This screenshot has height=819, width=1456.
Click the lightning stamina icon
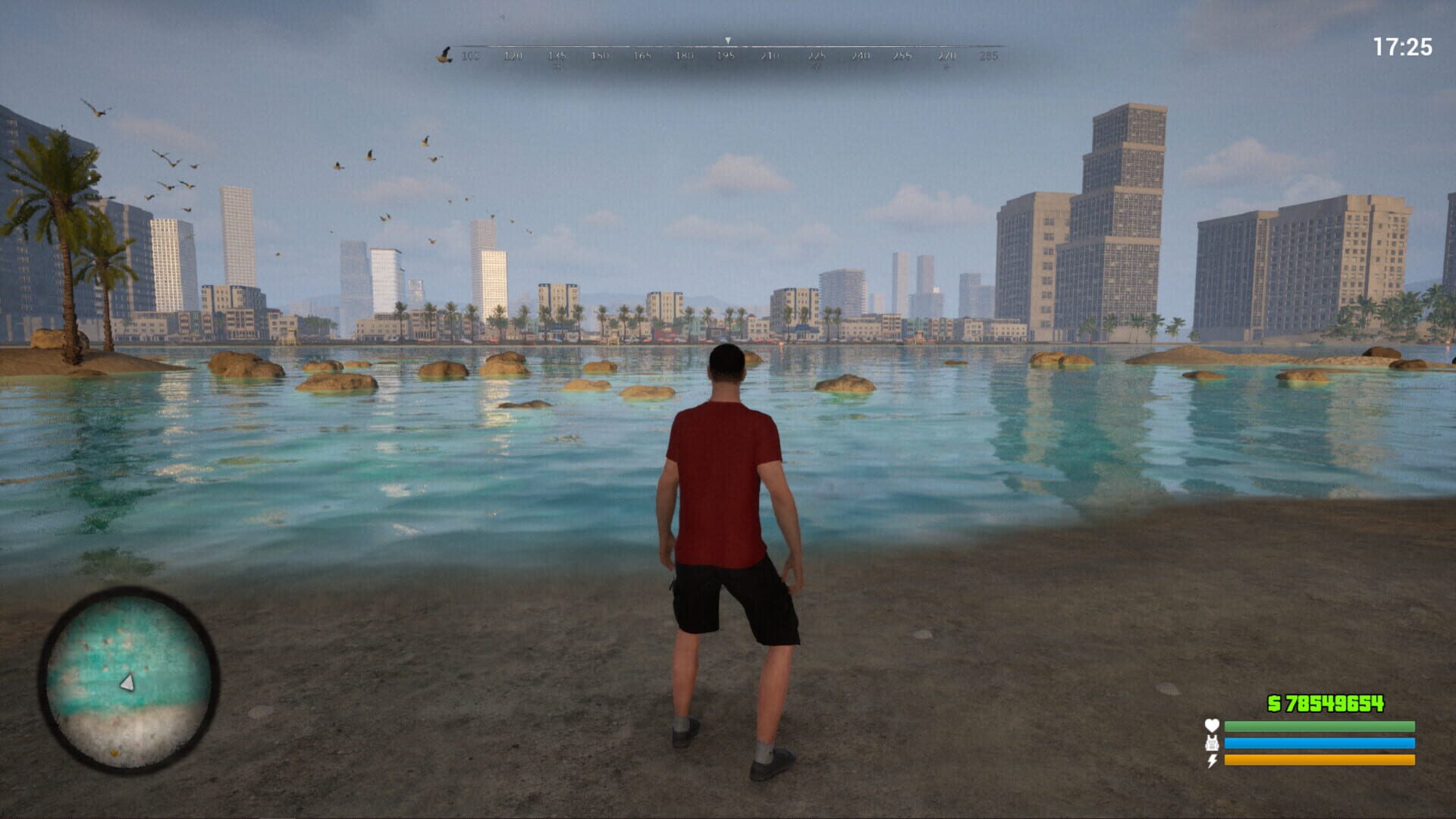[1212, 760]
